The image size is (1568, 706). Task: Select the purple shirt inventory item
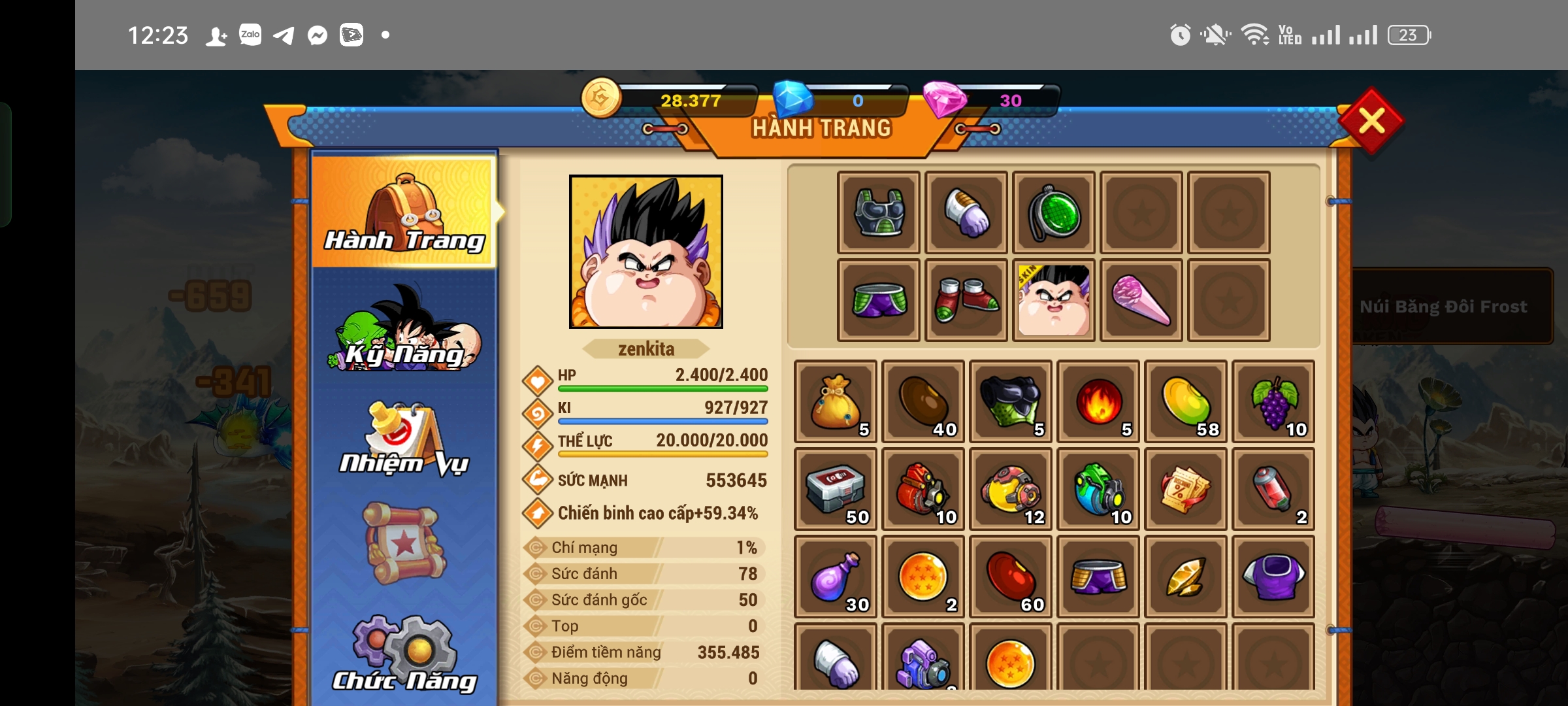pos(1273,577)
